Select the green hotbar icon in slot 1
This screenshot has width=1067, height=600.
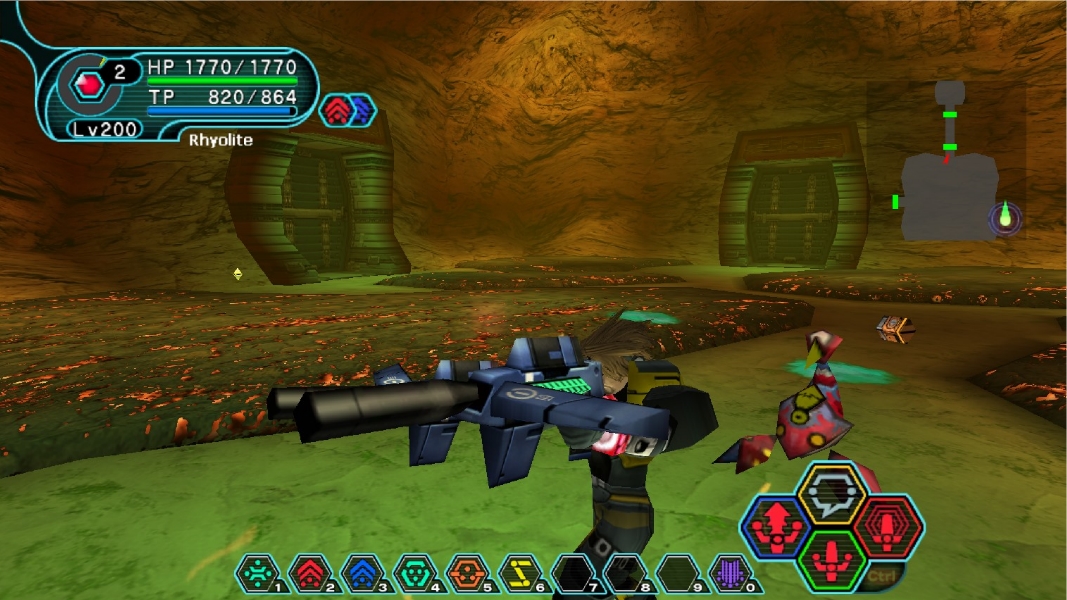coord(257,574)
